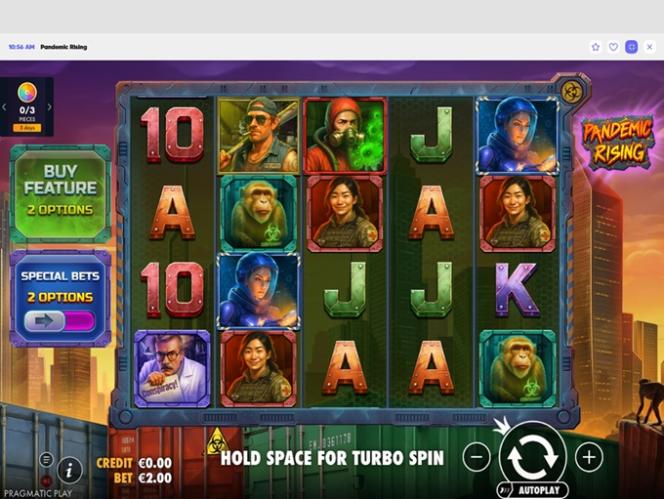Click the blue square icon in top bar

click(631, 47)
